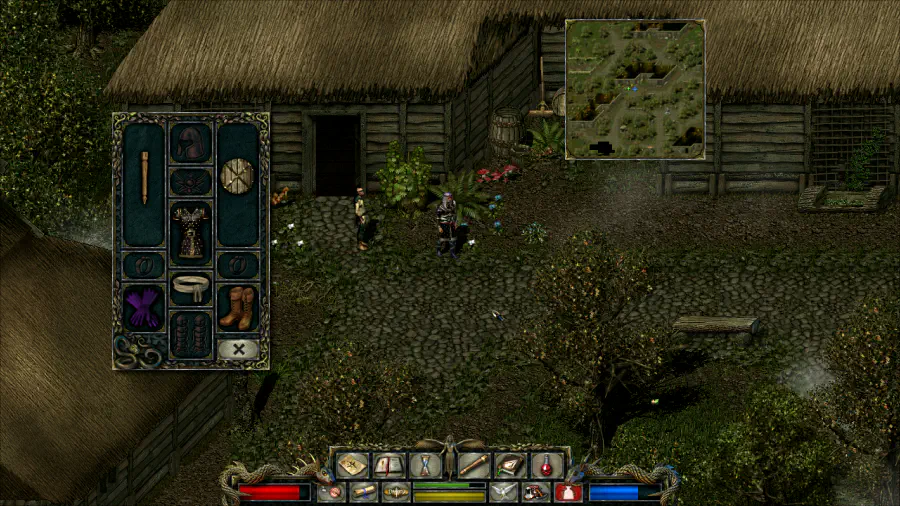Open the parchment map icon in the hotbar
The image size is (900, 506).
(x=353, y=465)
